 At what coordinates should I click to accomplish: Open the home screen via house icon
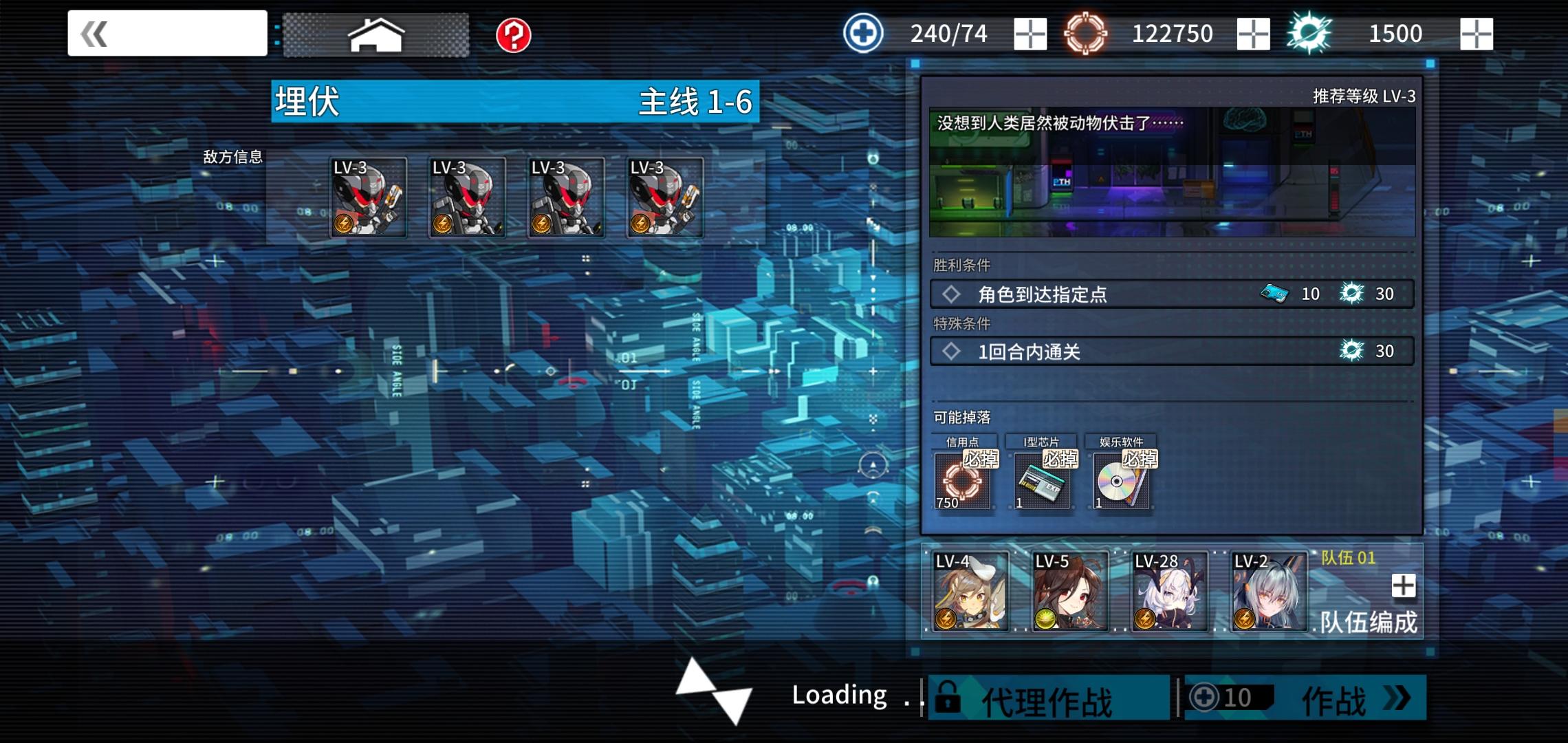click(x=377, y=32)
